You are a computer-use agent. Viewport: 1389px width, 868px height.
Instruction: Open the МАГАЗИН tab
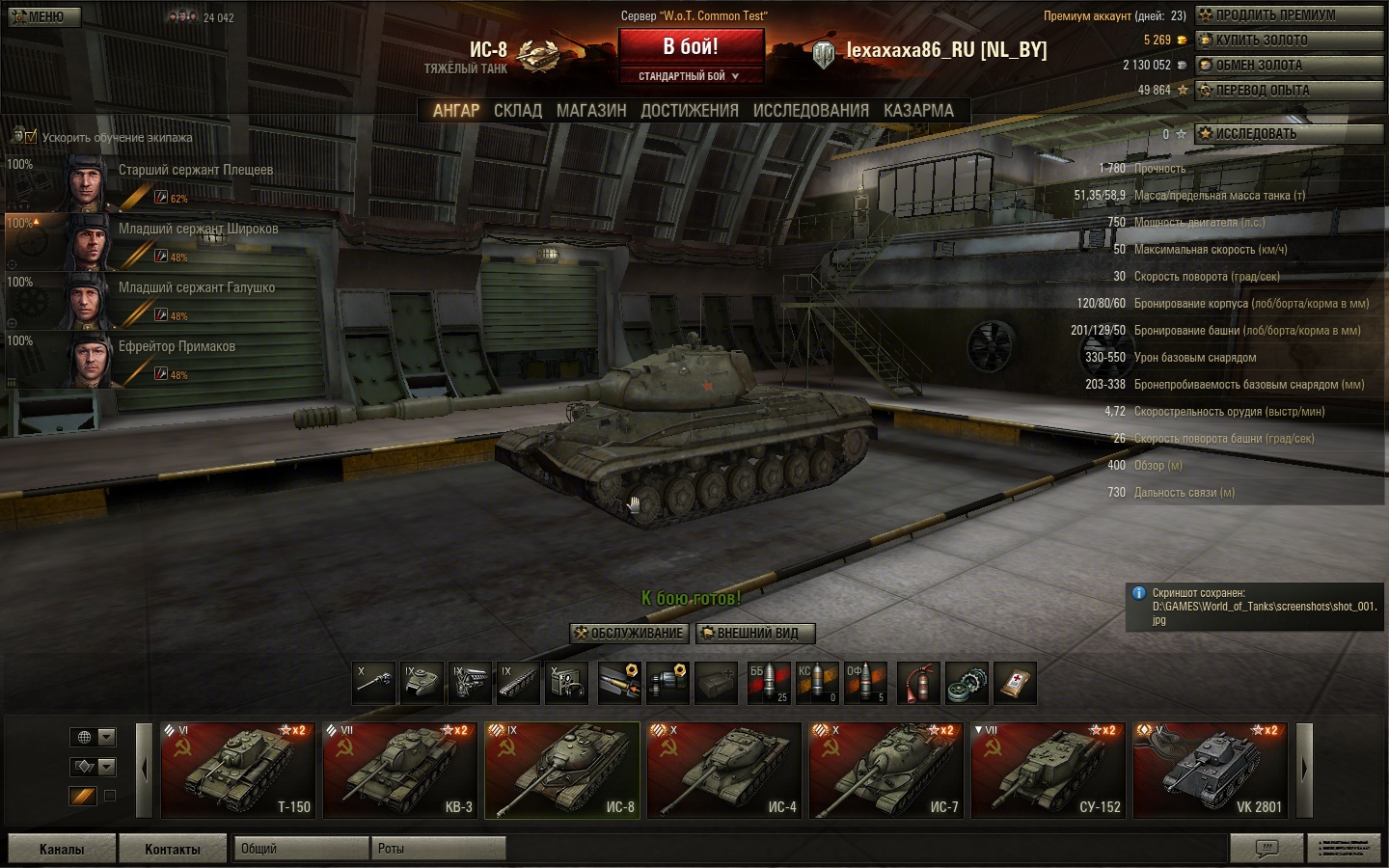[x=591, y=111]
